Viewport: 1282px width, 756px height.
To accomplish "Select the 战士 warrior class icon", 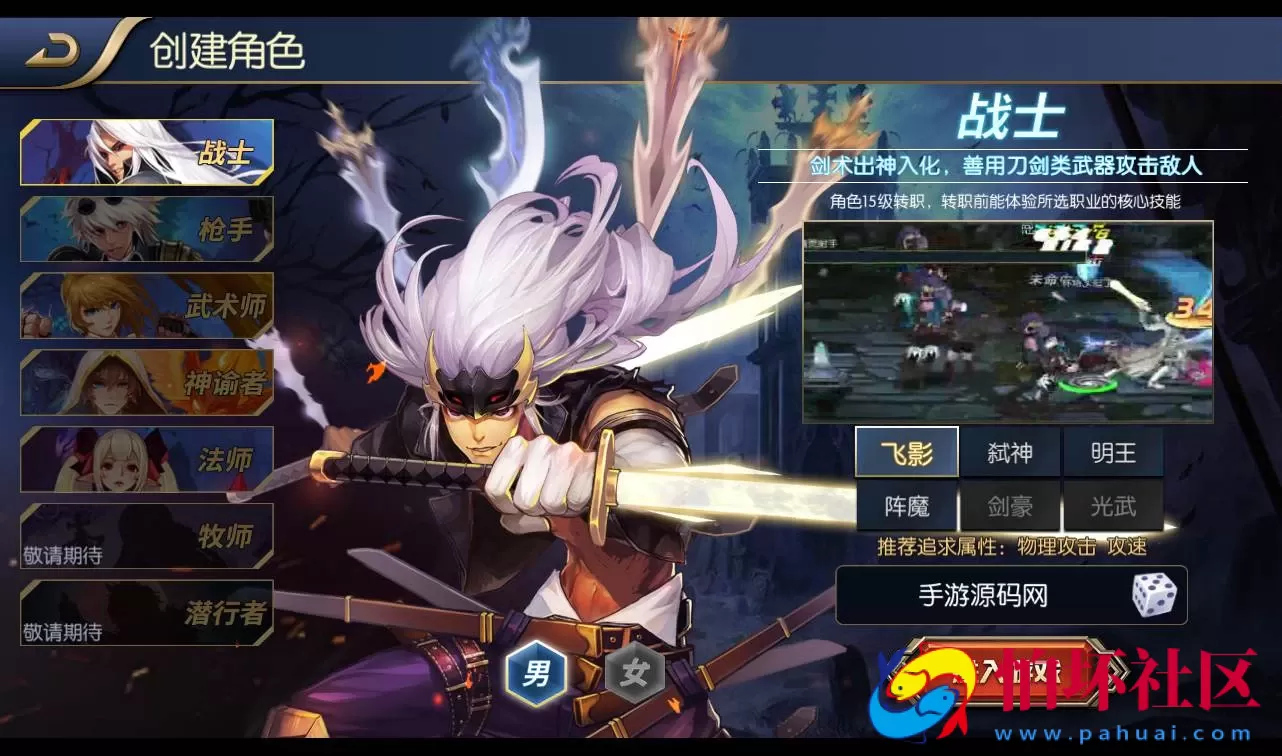I will (146, 150).
